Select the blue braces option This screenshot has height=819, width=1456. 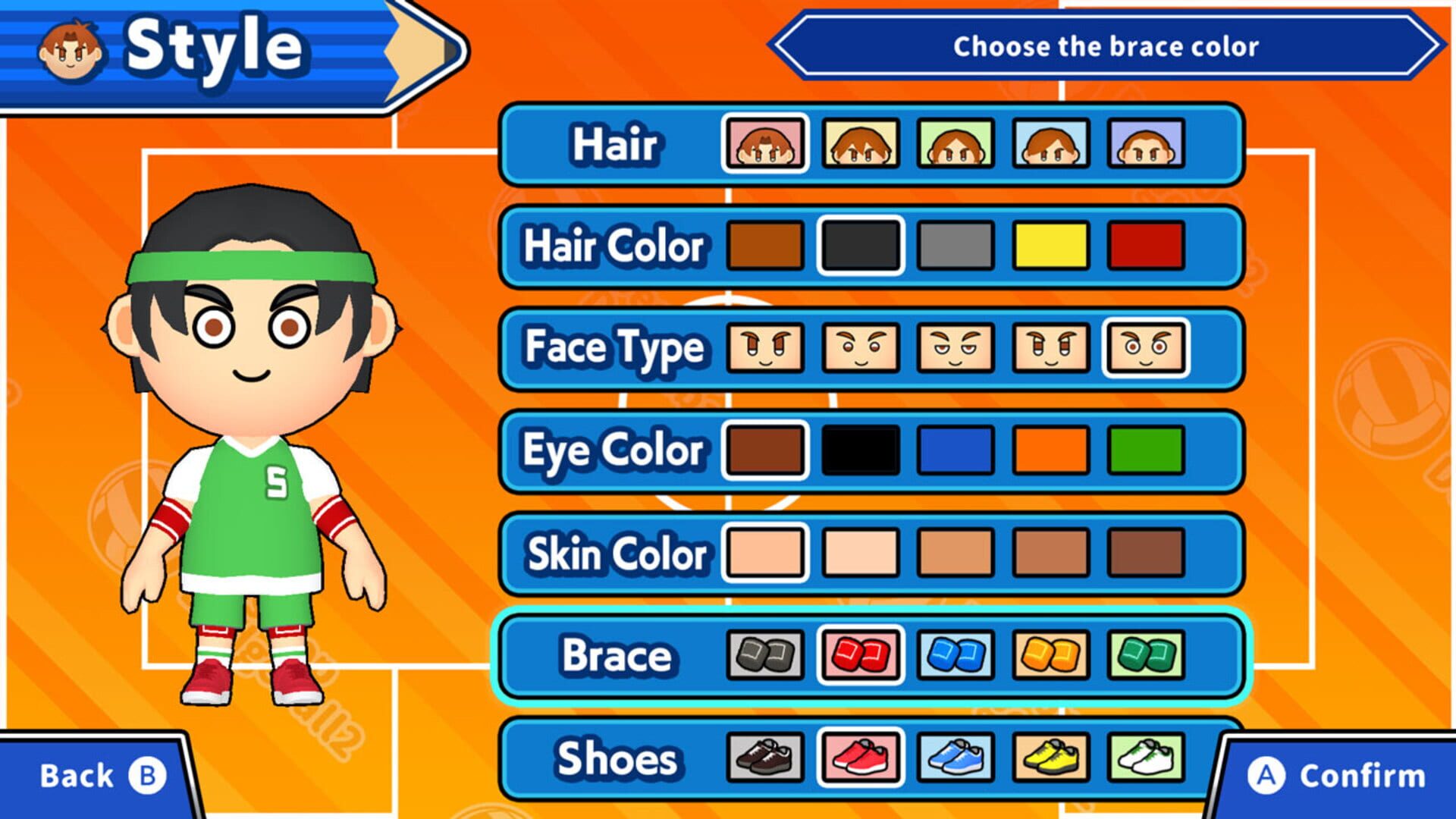click(955, 656)
